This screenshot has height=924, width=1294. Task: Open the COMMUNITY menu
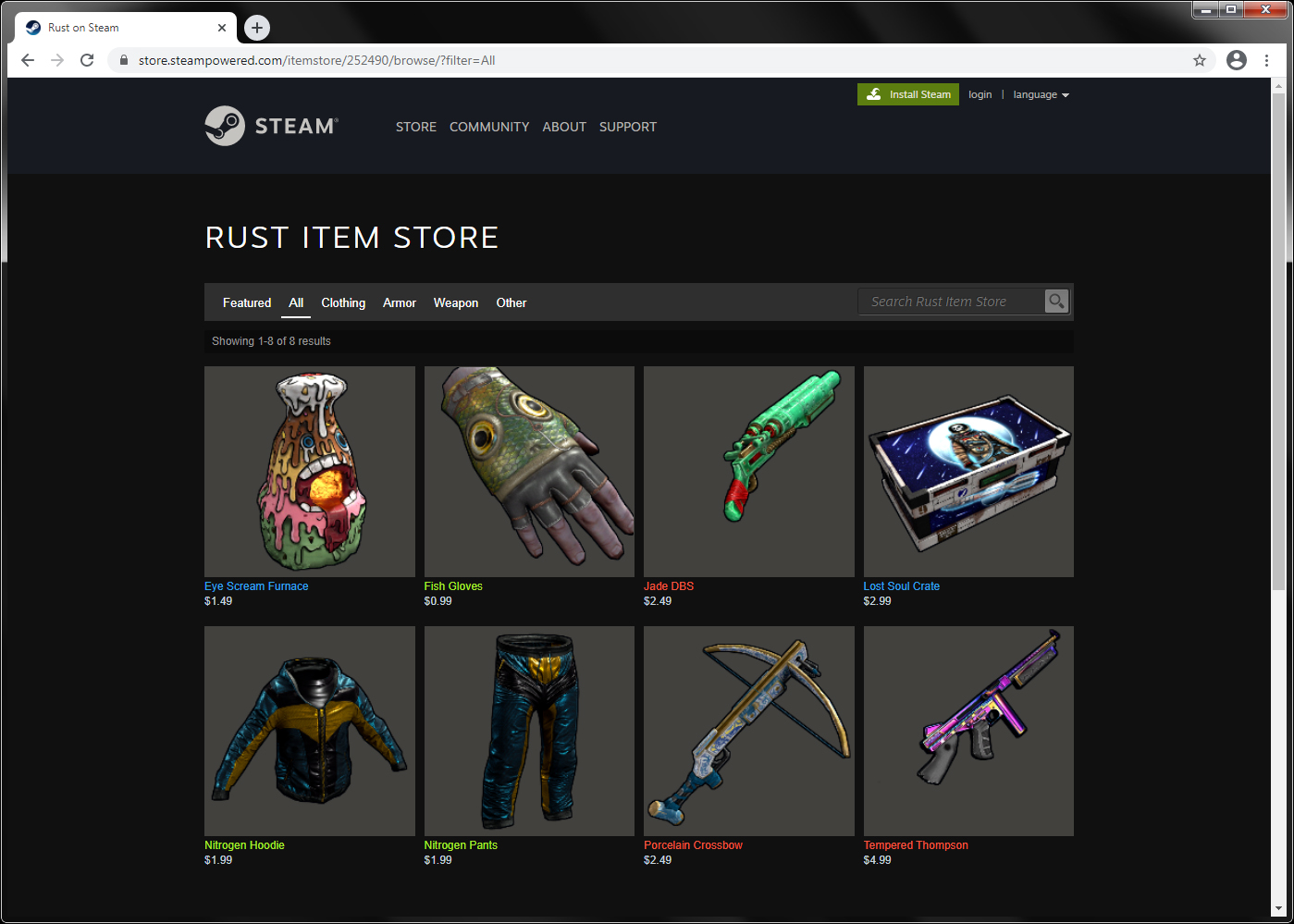(489, 127)
